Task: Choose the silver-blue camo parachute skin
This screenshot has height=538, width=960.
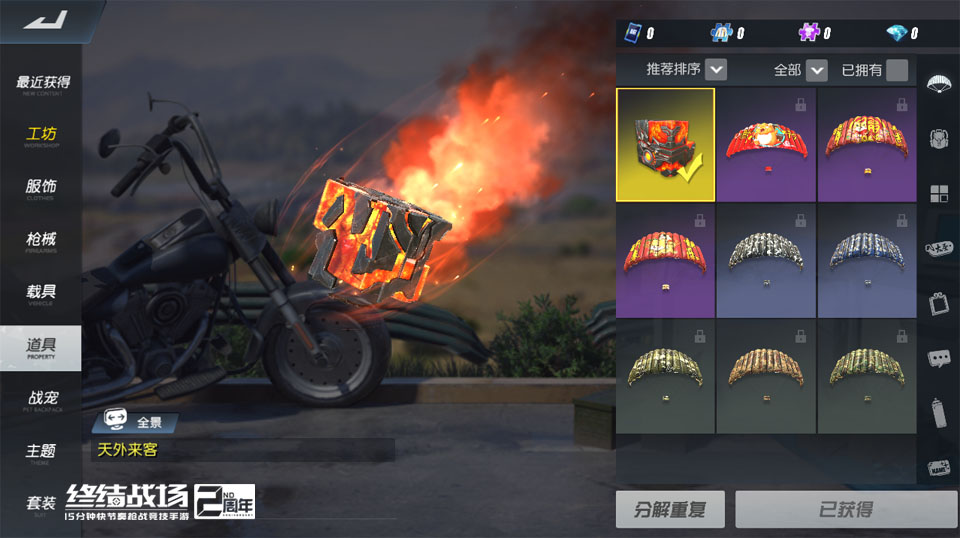Action: pos(867,260)
